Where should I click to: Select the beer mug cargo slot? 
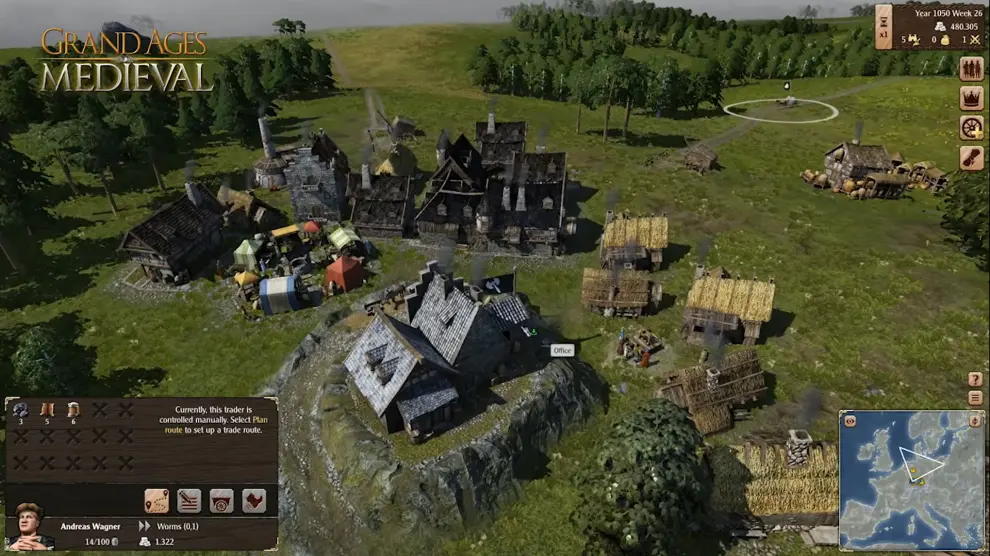coord(73,411)
